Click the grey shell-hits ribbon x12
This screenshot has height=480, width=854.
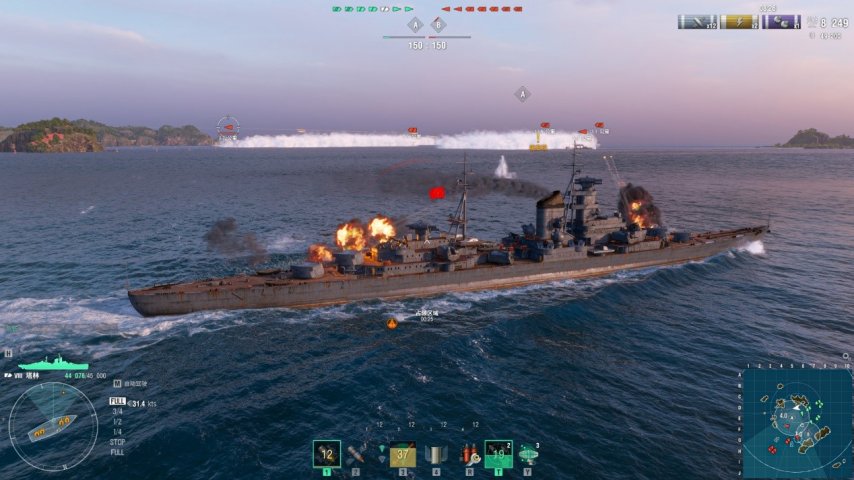click(x=698, y=22)
